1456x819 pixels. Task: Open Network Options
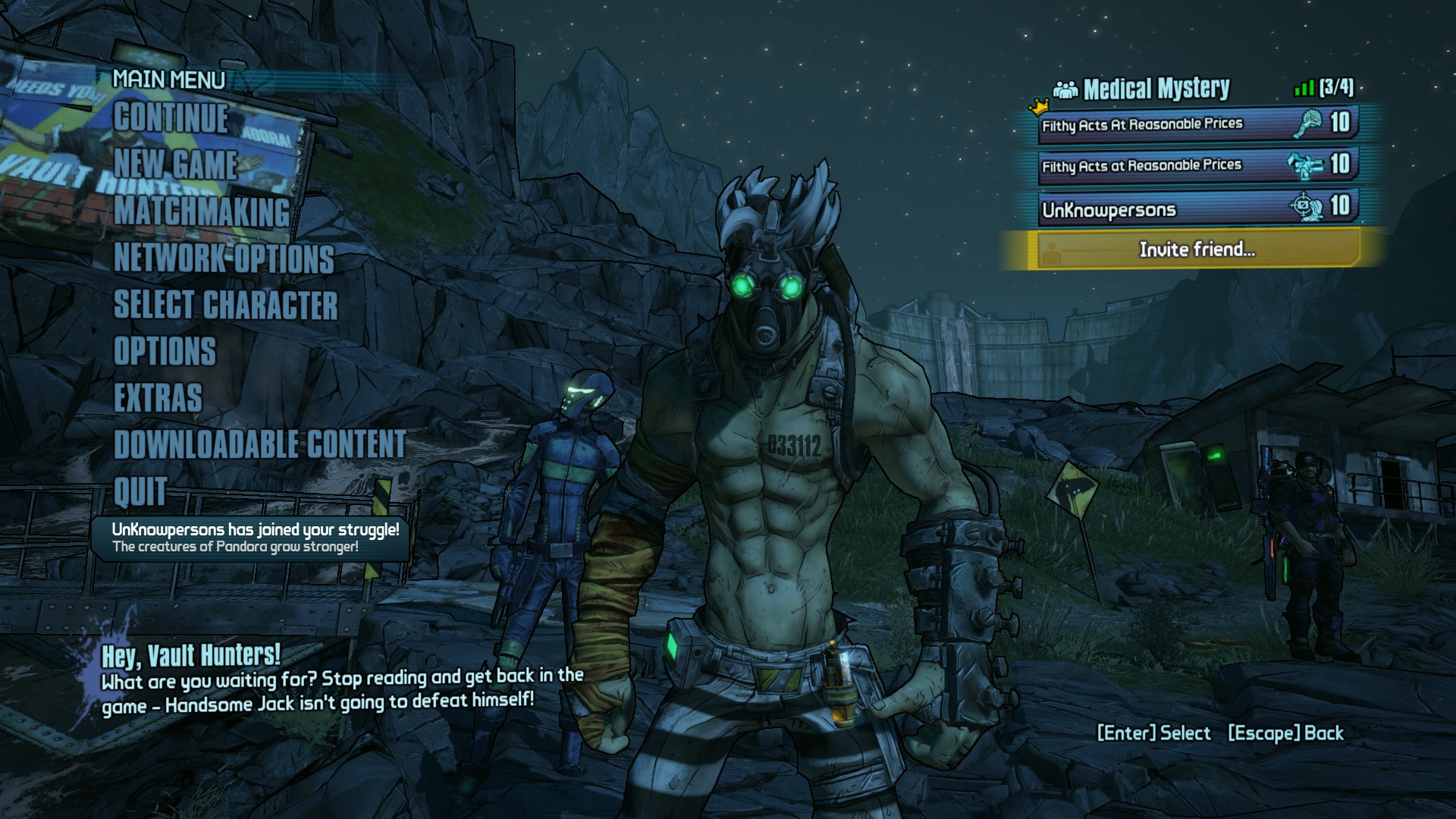click(224, 259)
